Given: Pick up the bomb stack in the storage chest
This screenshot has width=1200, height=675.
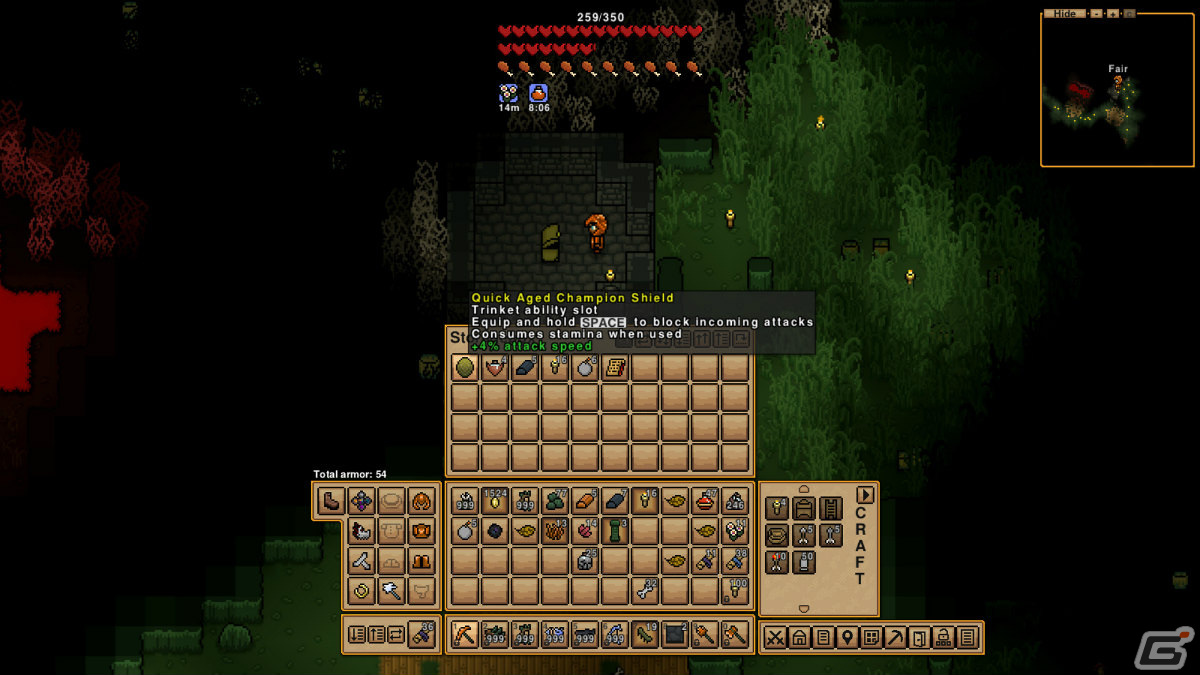Looking at the screenshot, I should point(585,368).
